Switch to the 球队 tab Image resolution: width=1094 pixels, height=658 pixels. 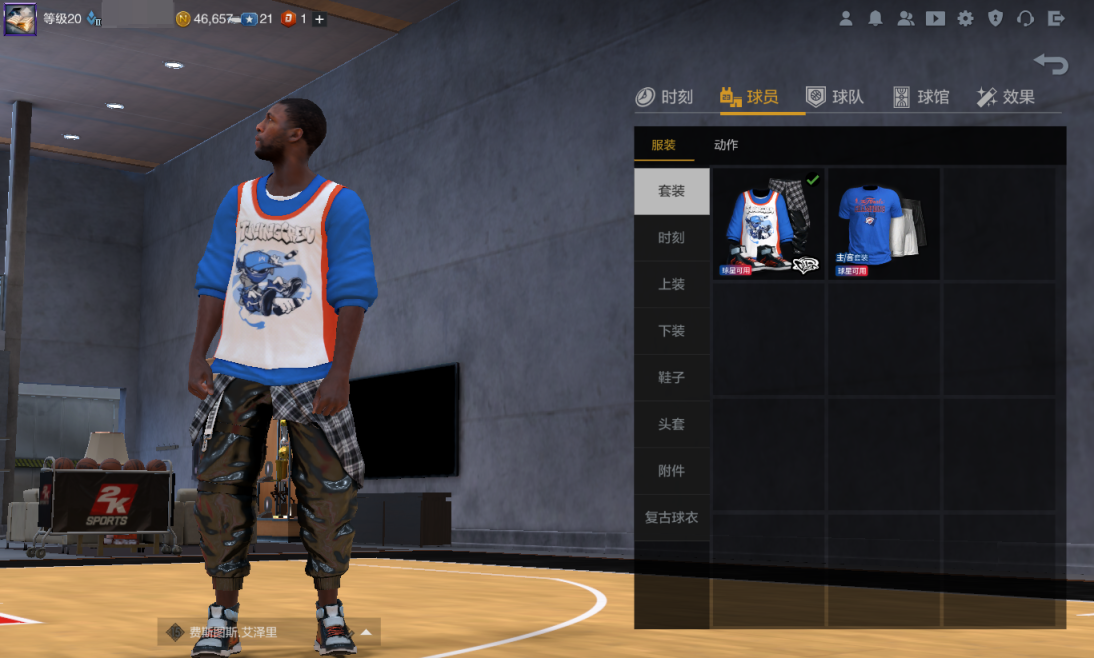coord(835,97)
